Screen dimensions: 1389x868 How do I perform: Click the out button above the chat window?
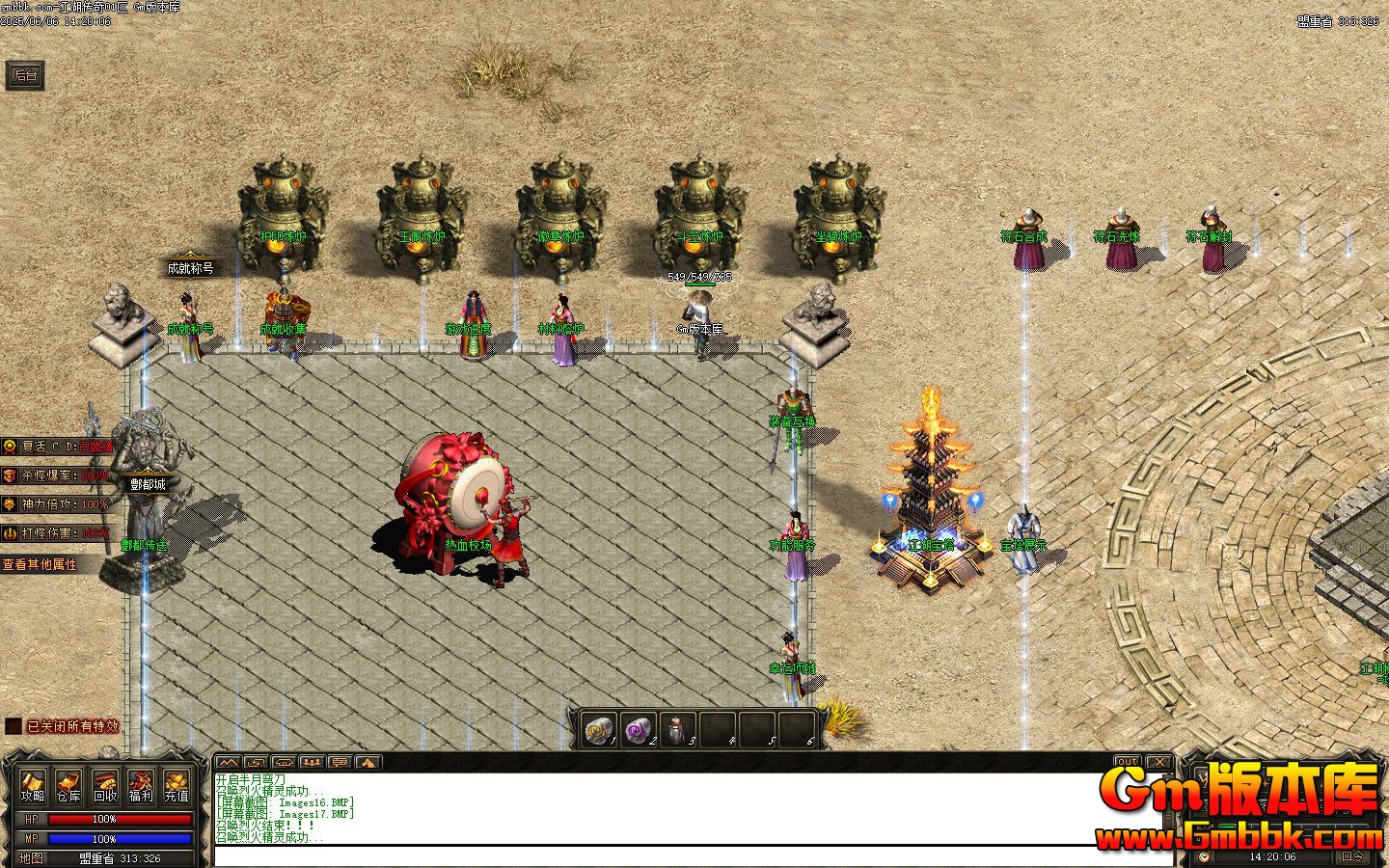pyautogui.click(x=1126, y=761)
